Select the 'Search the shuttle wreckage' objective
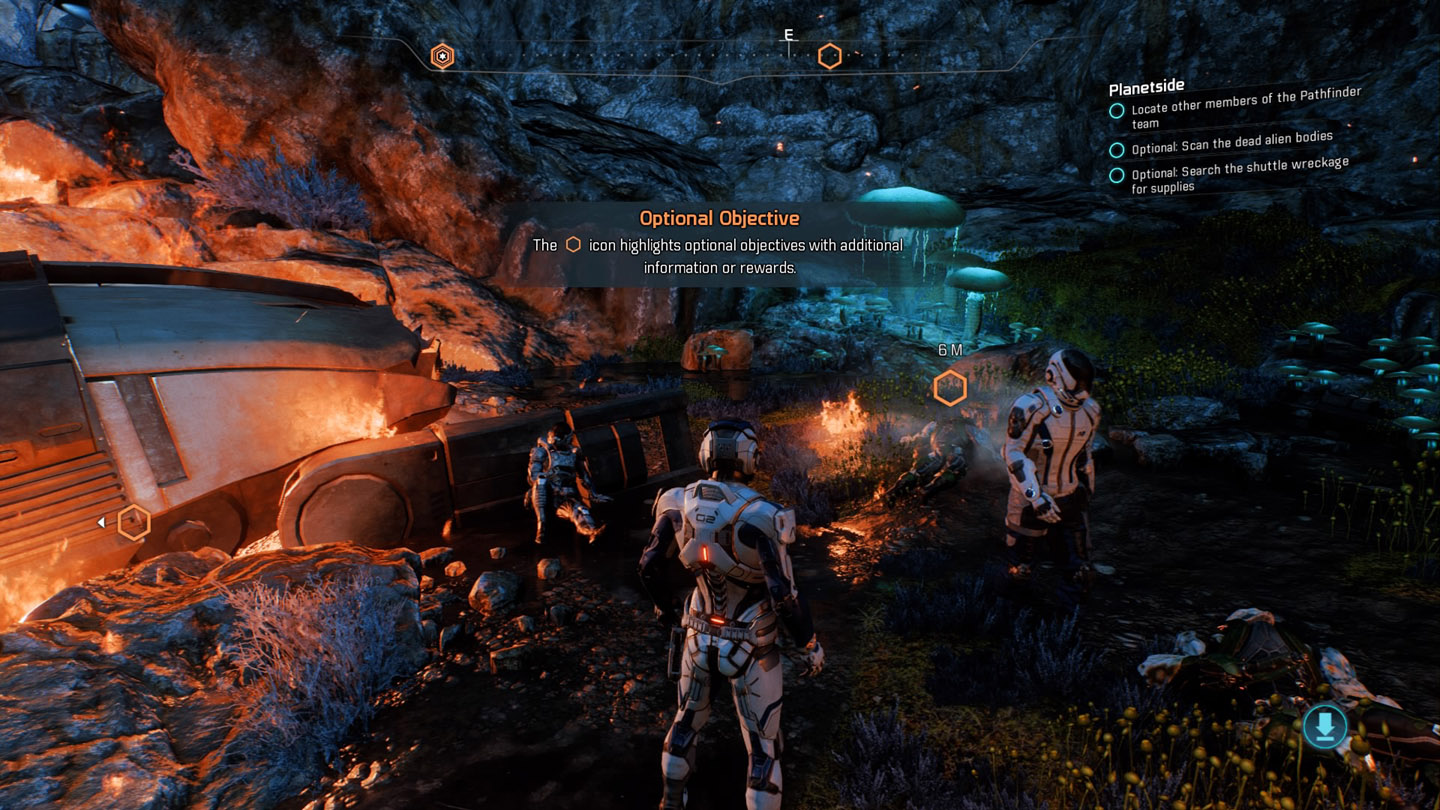 point(1239,174)
